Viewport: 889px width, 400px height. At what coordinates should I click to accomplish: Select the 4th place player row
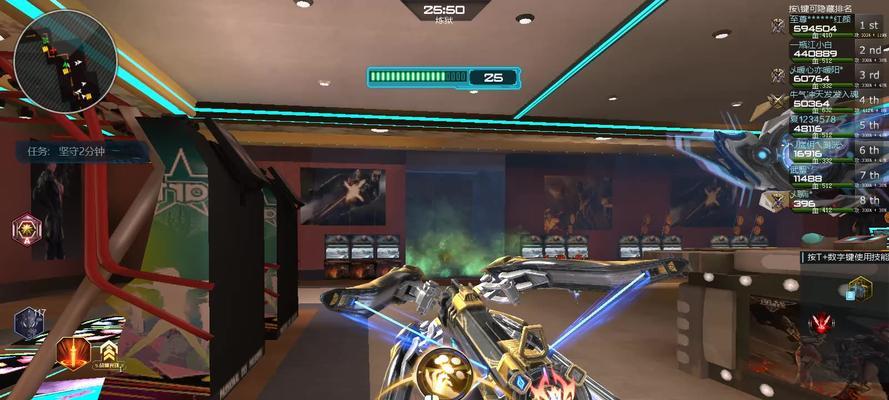(x=823, y=102)
